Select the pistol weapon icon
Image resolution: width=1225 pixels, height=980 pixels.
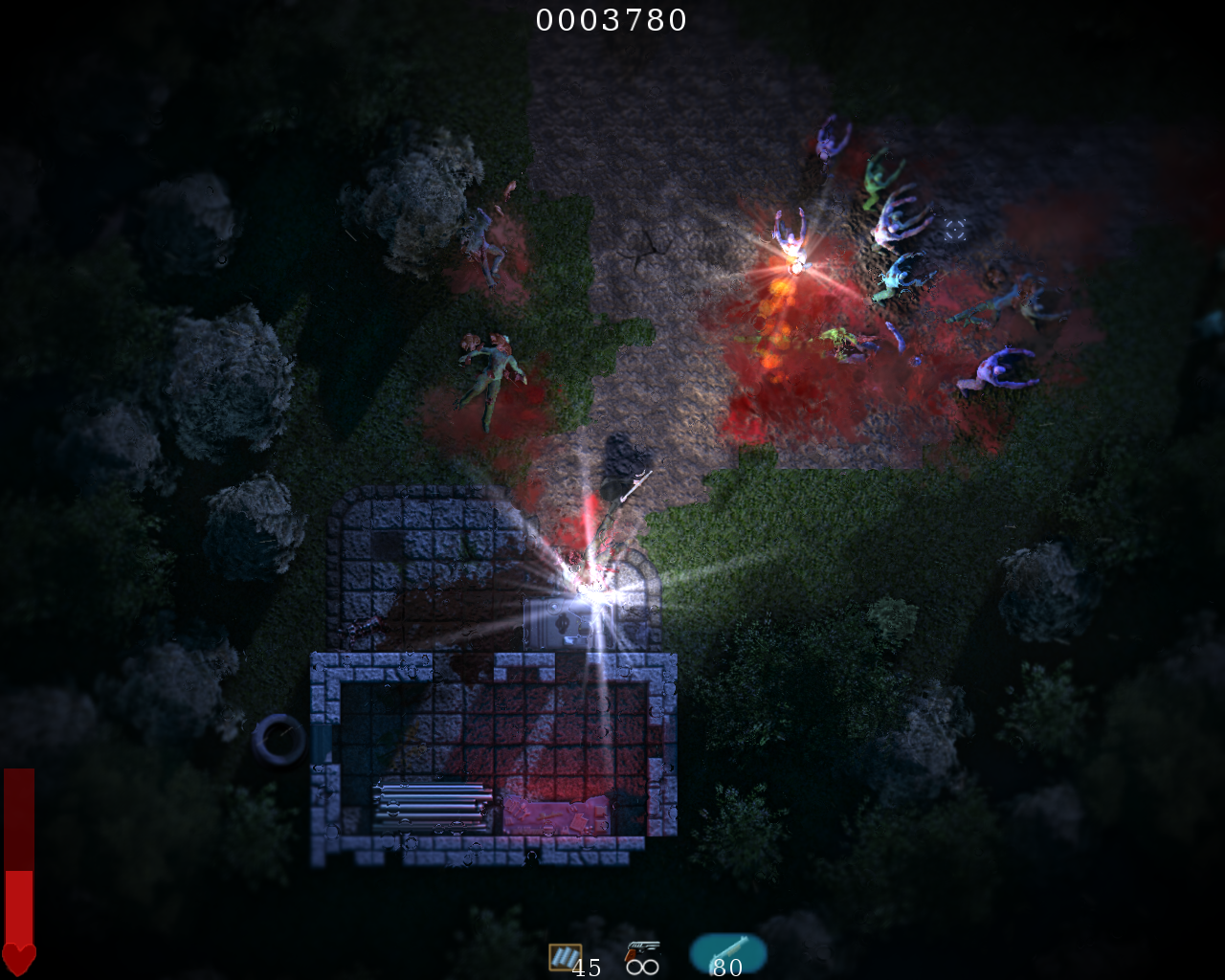click(641, 952)
